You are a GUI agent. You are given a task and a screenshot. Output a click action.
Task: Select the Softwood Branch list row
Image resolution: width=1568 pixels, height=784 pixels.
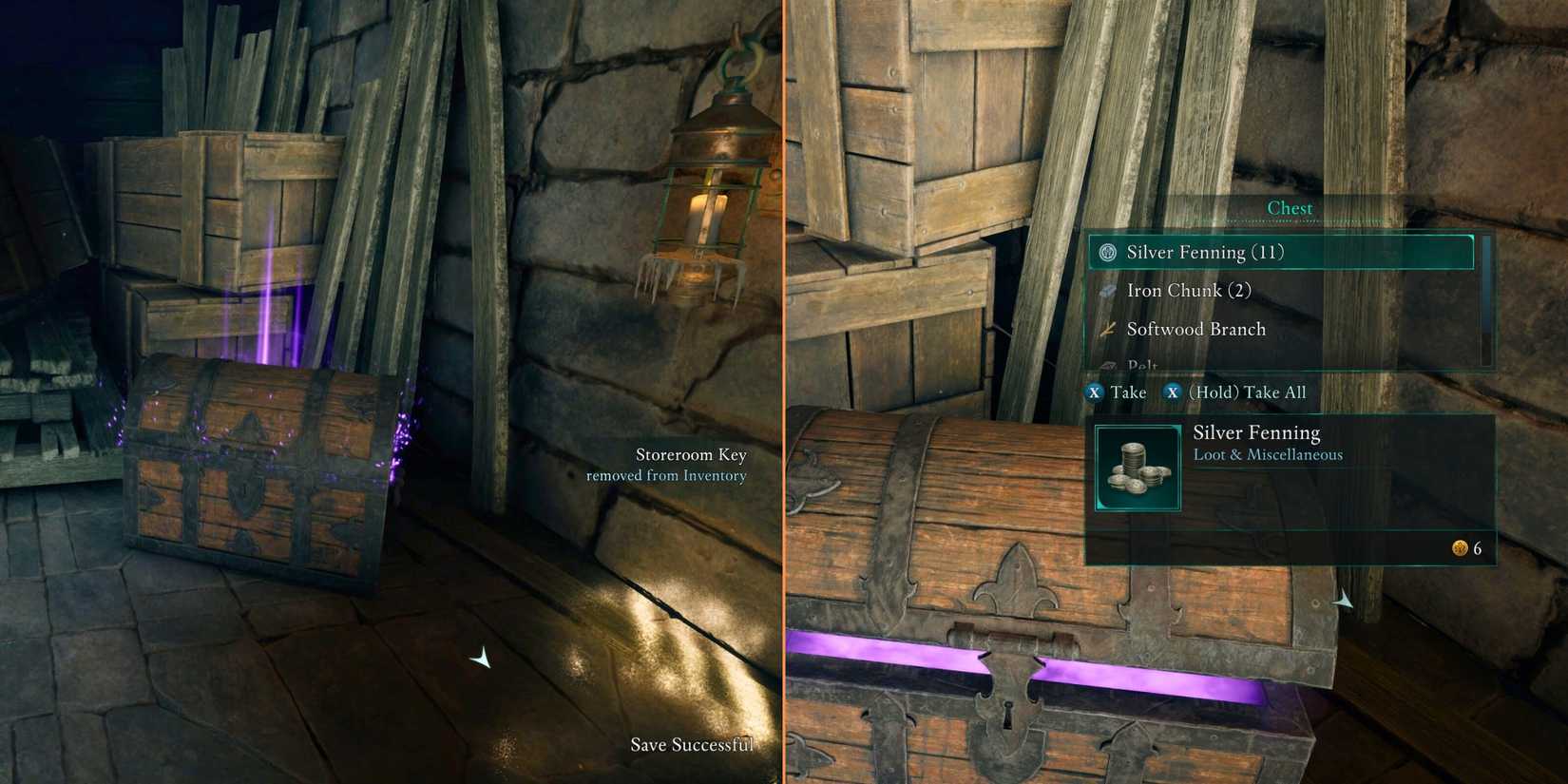coord(1195,329)
